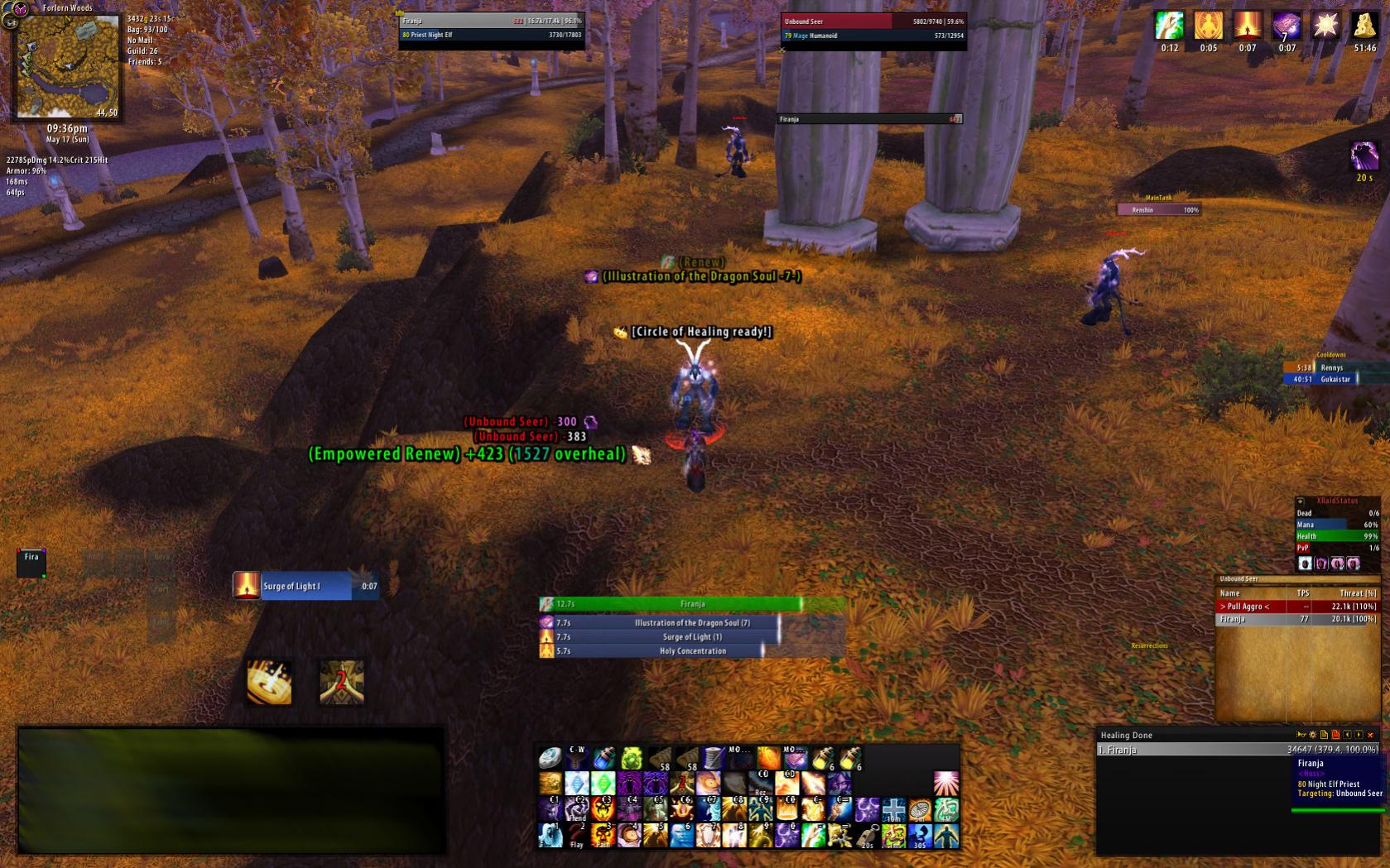Screen dimensions: 1390x868
Task: Click the Forlorn Woods minimap
Action: 67,66
